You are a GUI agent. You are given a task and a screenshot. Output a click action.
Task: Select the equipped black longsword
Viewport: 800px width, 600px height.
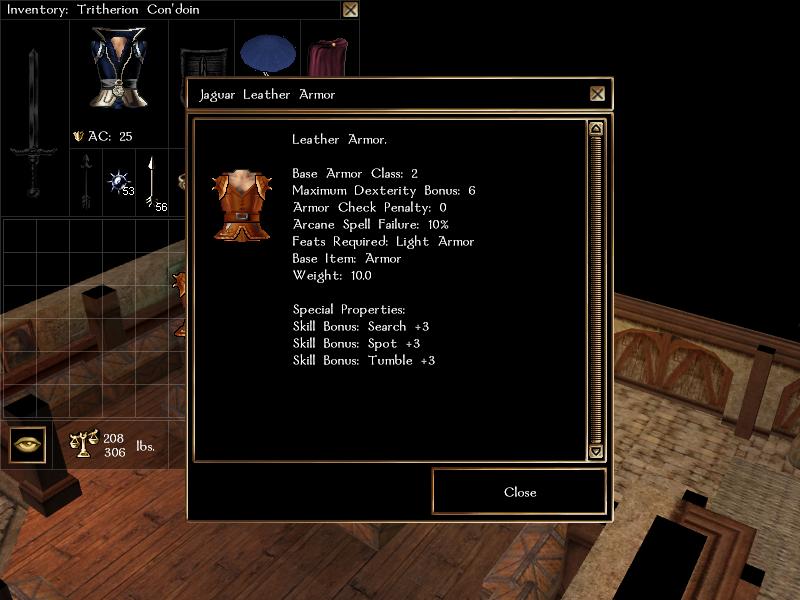[33, 122]
